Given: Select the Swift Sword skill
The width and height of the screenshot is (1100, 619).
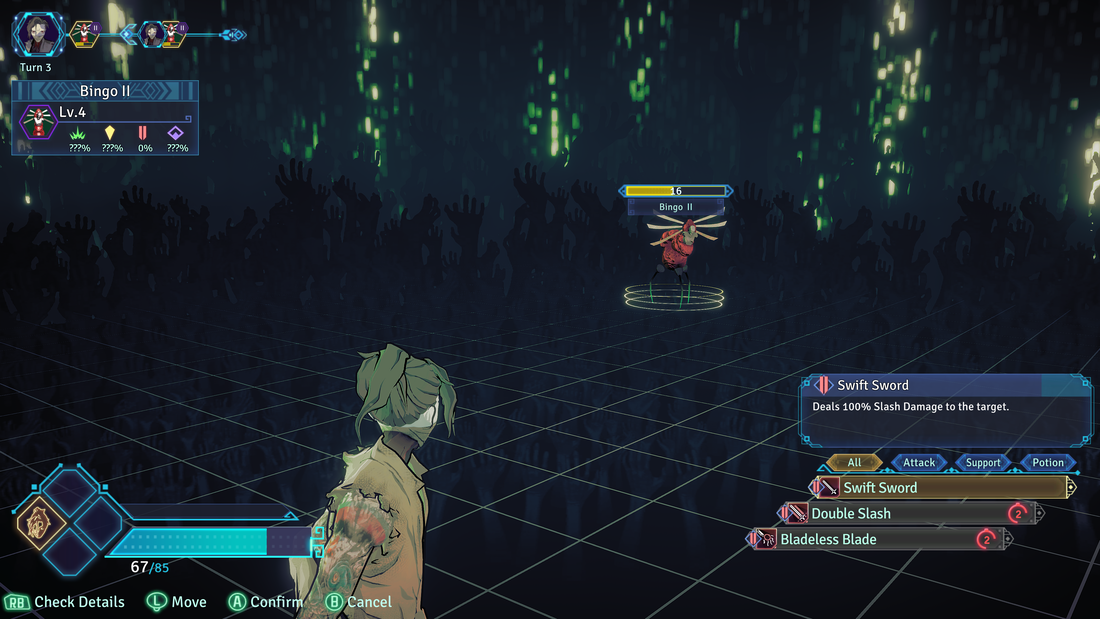Looking at the screenshot, I should coord(940,488).
